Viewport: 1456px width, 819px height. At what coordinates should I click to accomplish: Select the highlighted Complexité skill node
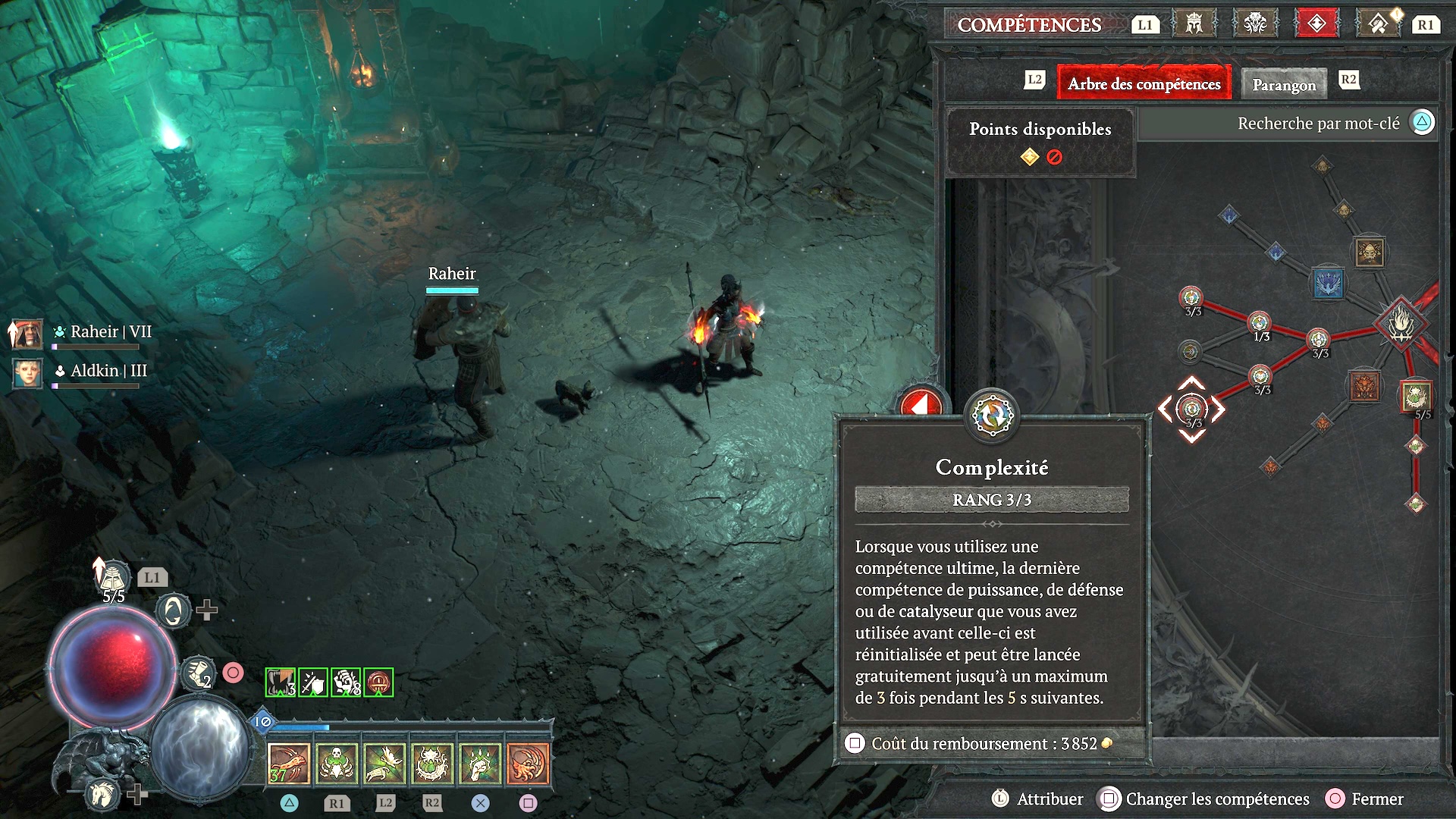1191,409
